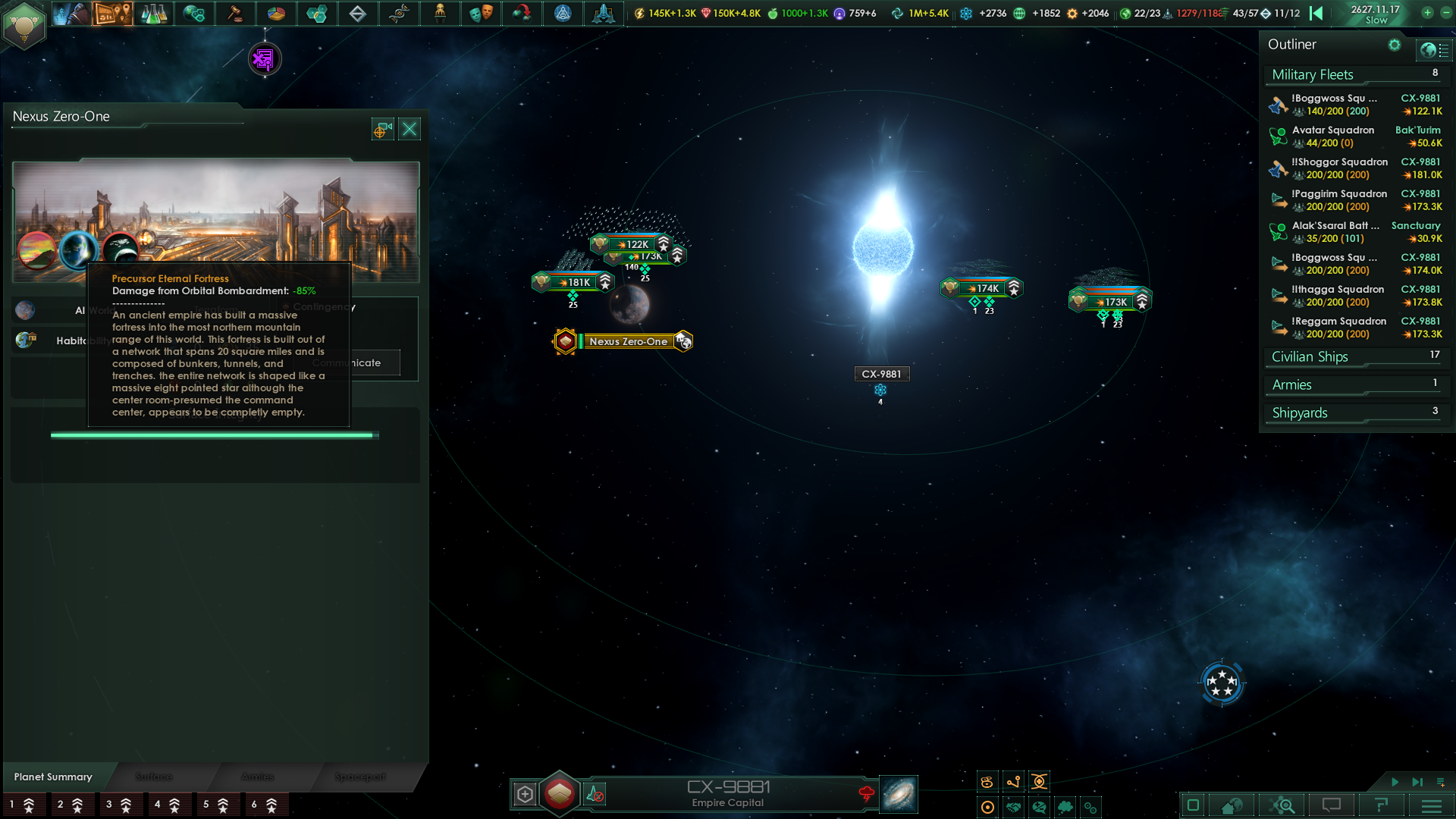This screenshot has width=1456, height=819.
Task: Click the galaxy view thumbnail near CX-9881
Action: (x=898, y=794)
